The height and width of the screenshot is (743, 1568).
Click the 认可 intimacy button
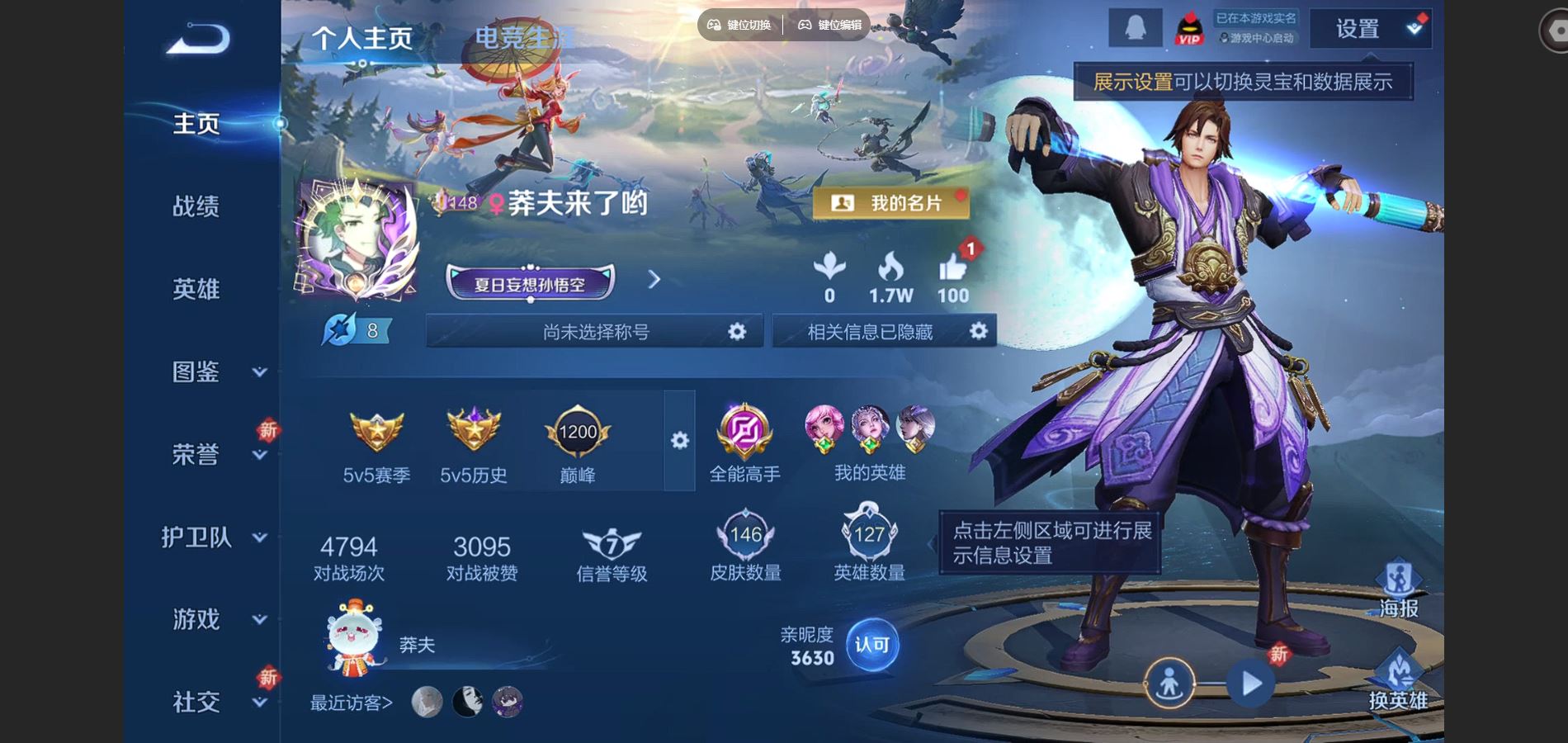[x=871, y=645]
